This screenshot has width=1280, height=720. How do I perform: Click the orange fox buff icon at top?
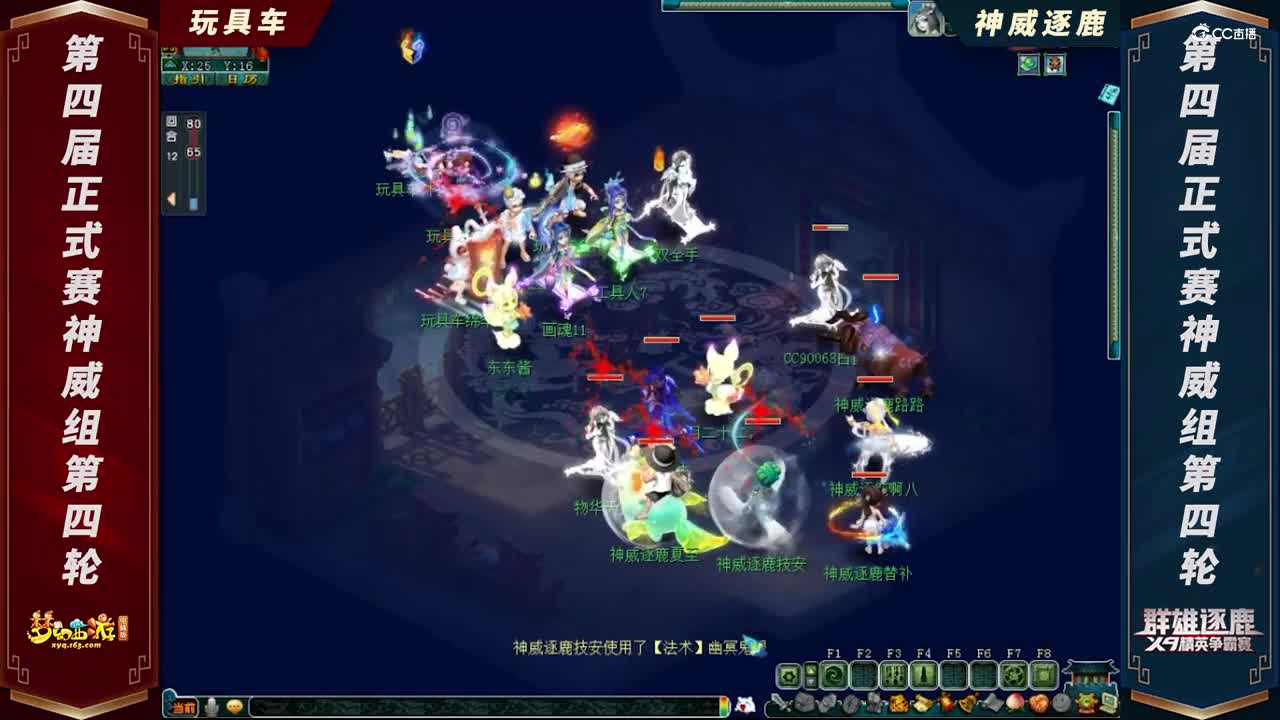[1054, 64]
